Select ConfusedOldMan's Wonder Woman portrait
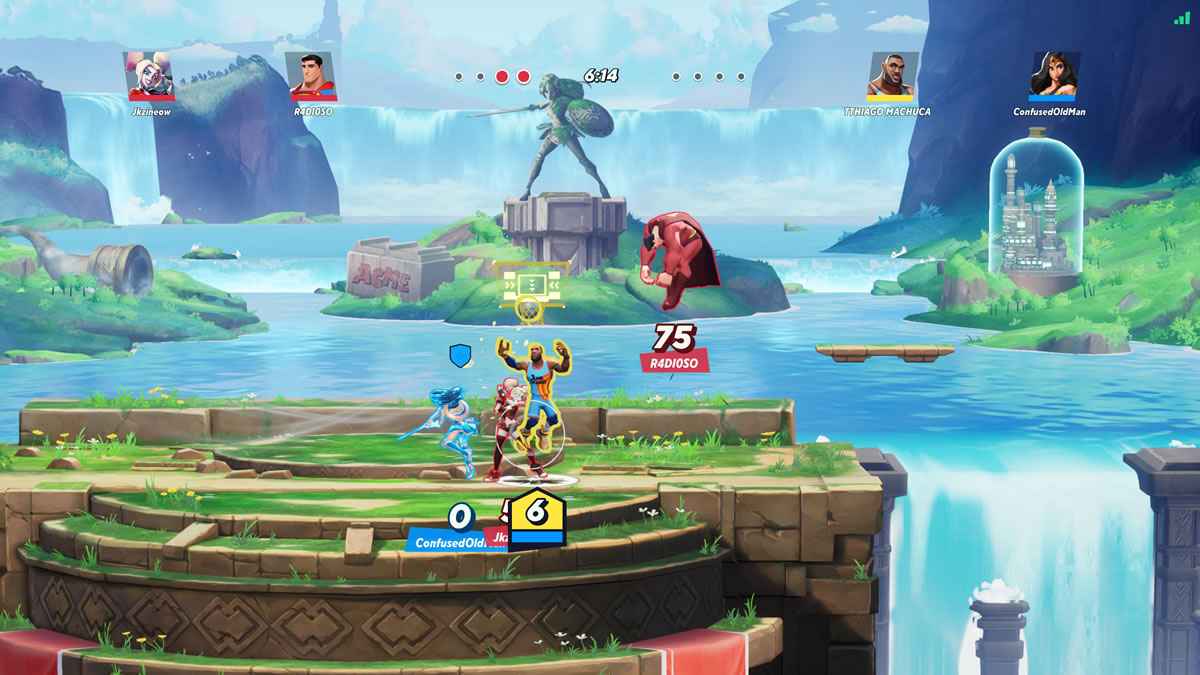1200x675 pixels. coord(1055,76)
